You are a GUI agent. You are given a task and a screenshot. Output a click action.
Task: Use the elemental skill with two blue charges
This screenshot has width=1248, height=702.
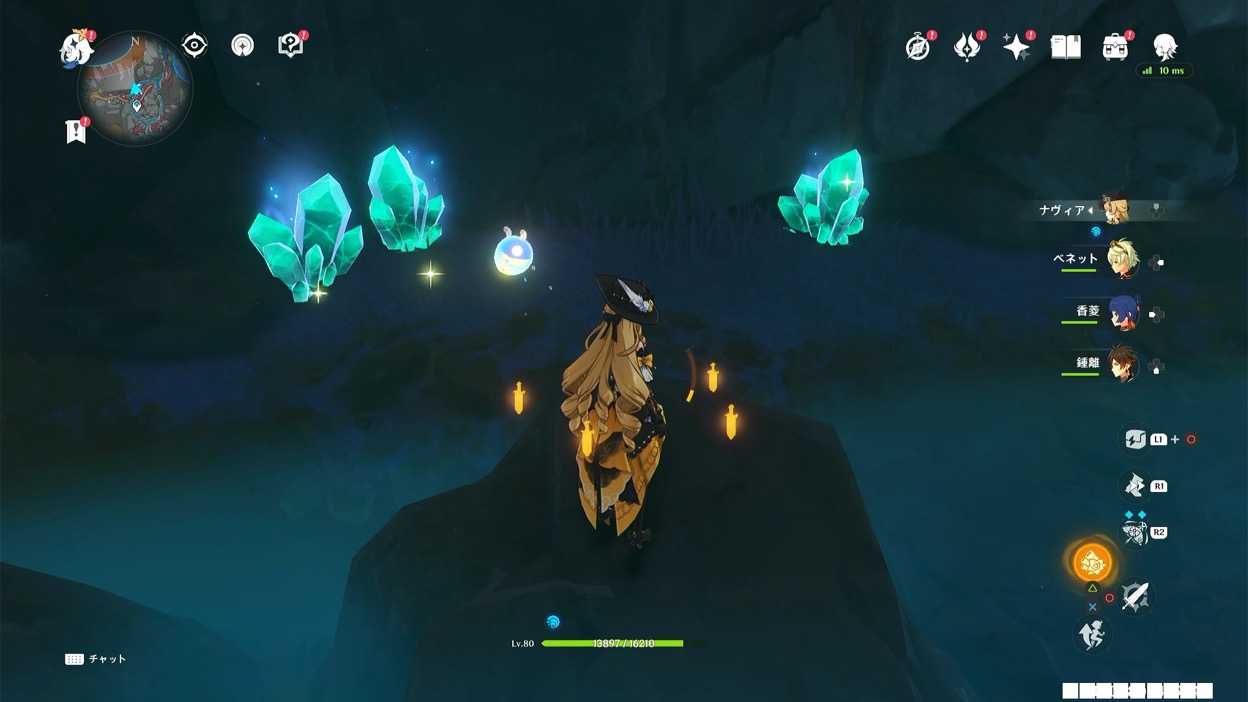tap(1134, 532)
